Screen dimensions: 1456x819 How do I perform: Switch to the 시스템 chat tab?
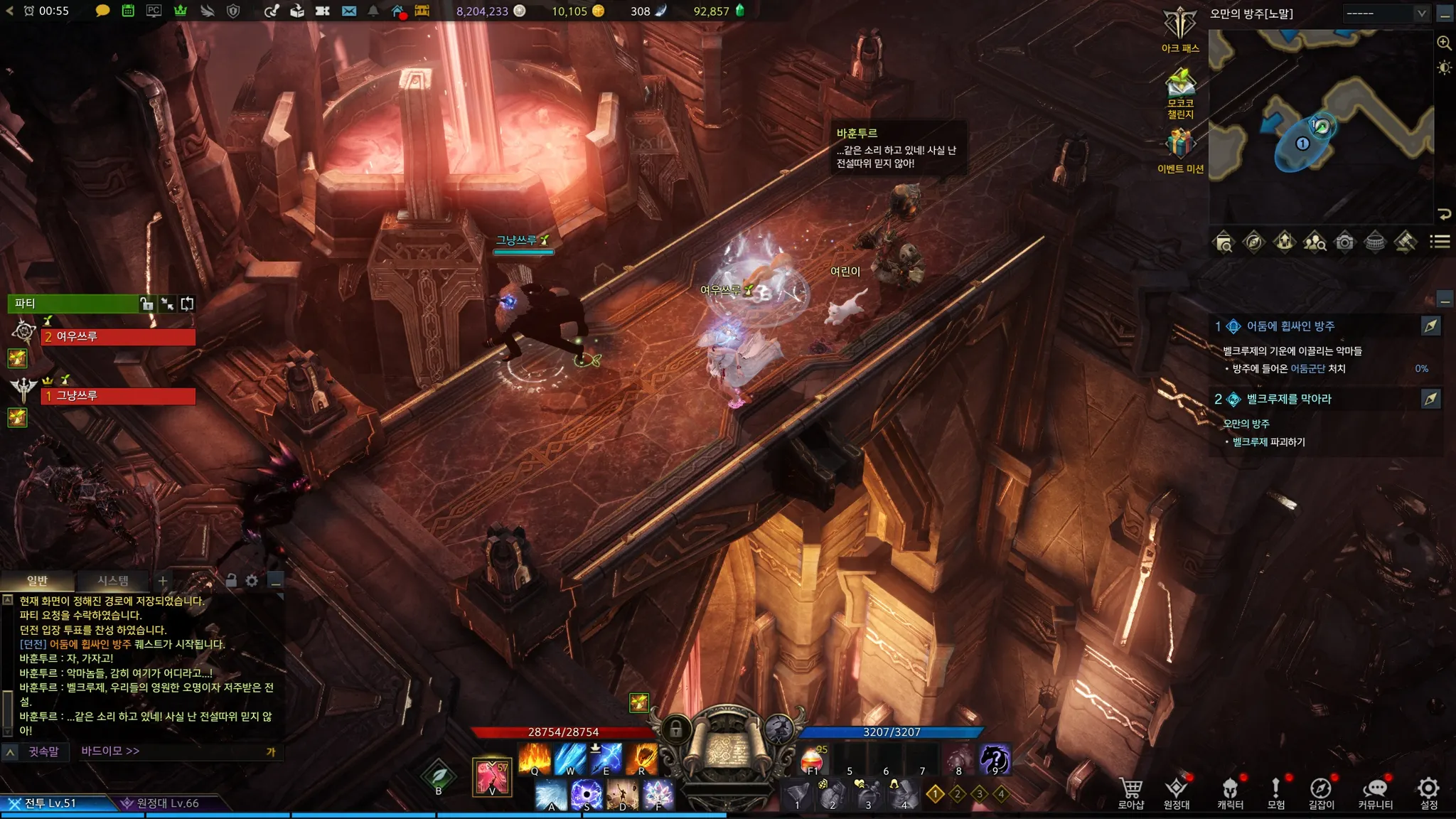coord(113,581)
